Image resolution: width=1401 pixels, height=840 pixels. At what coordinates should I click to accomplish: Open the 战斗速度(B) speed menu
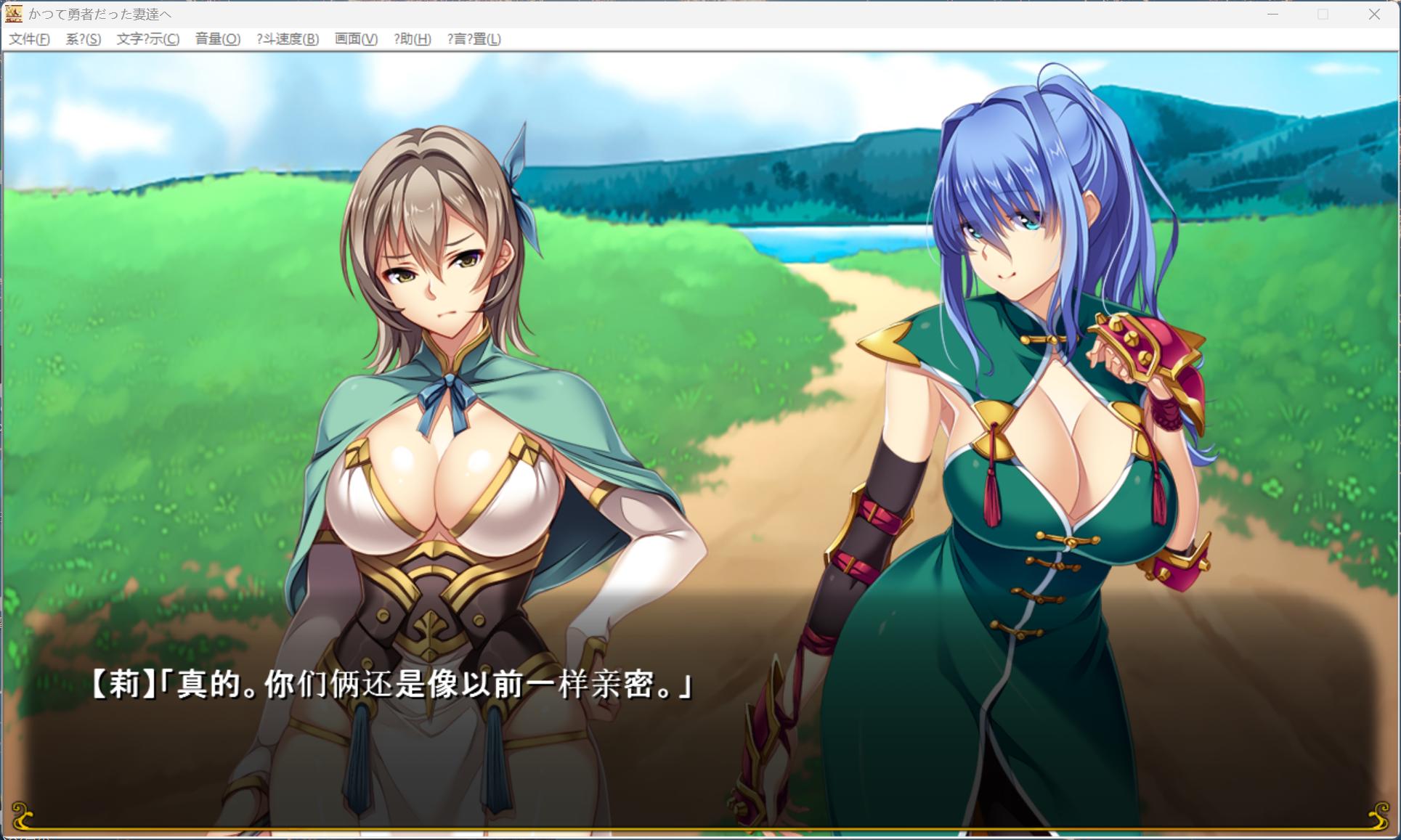pos(287,40)
